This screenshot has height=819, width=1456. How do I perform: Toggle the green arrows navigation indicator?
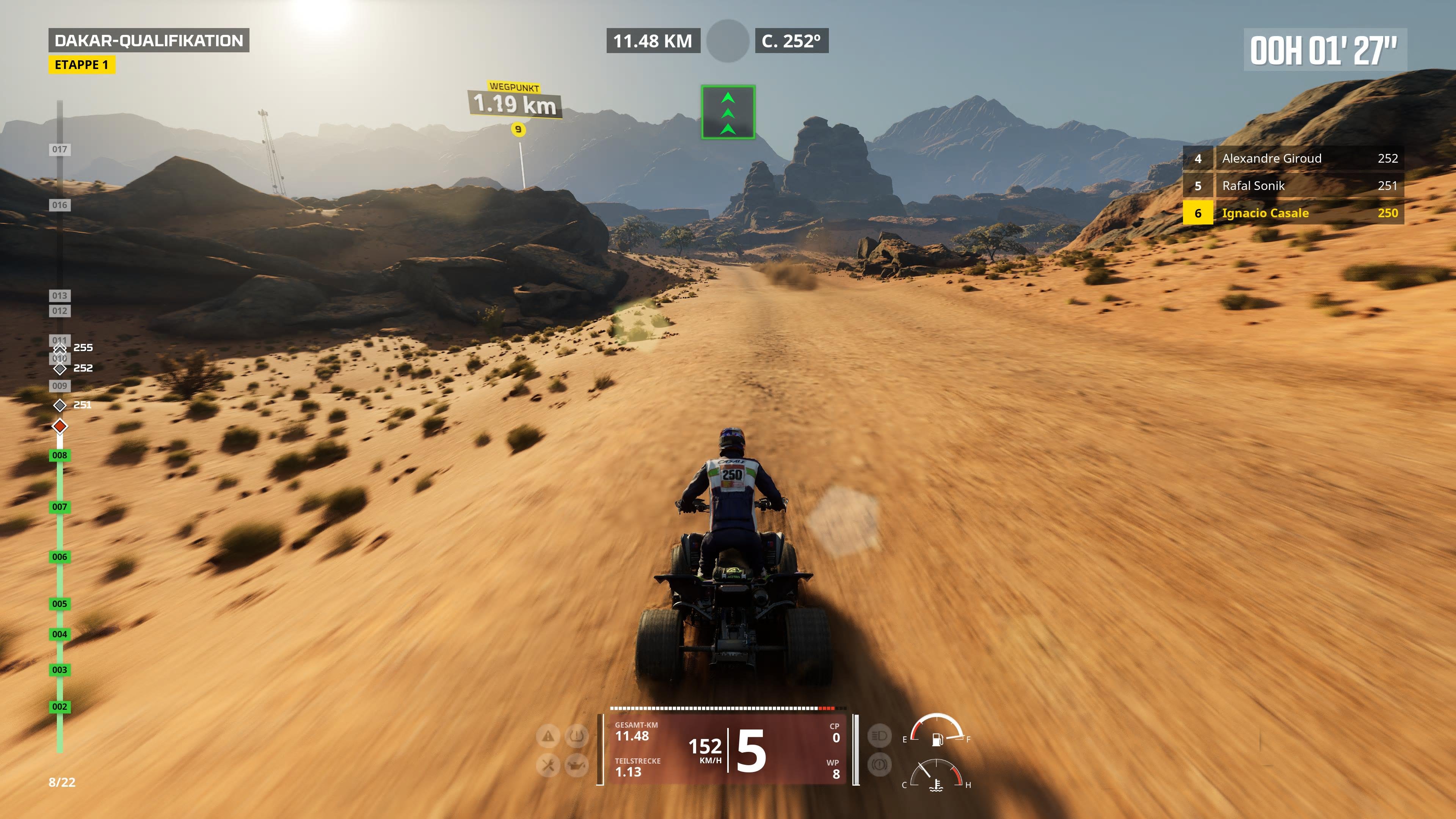click(728, 112)
